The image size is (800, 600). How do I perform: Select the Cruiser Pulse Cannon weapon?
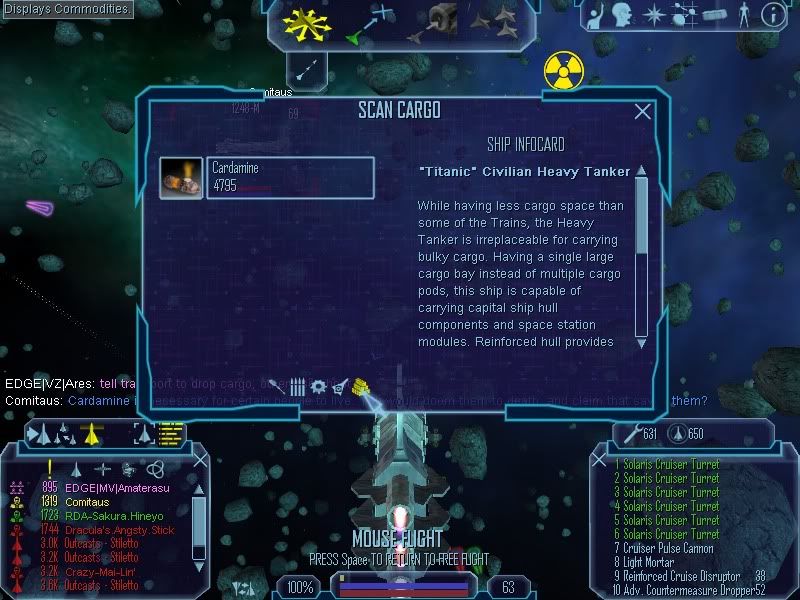coord(666,548)
